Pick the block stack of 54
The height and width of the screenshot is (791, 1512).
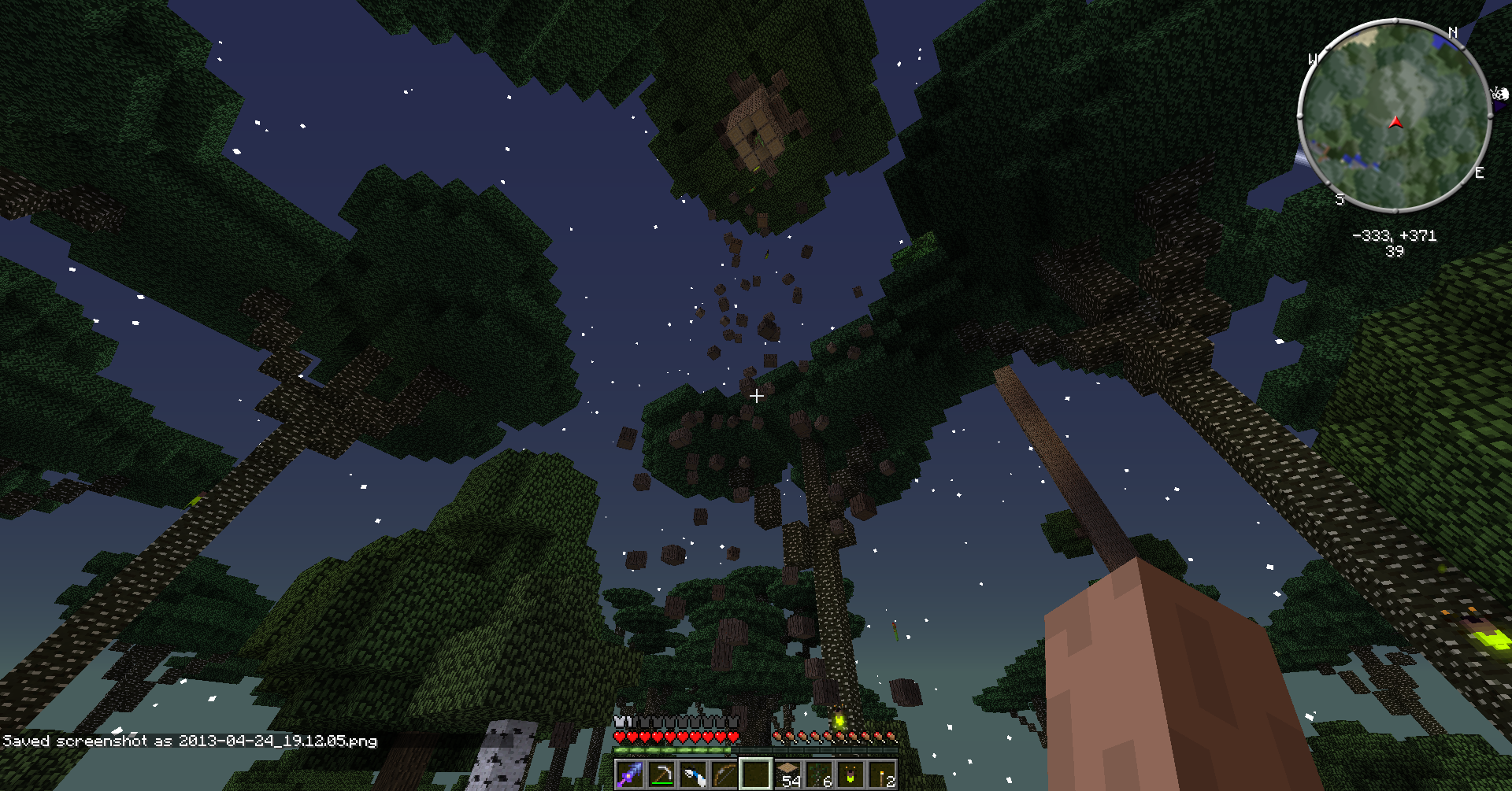click(787, 774)
